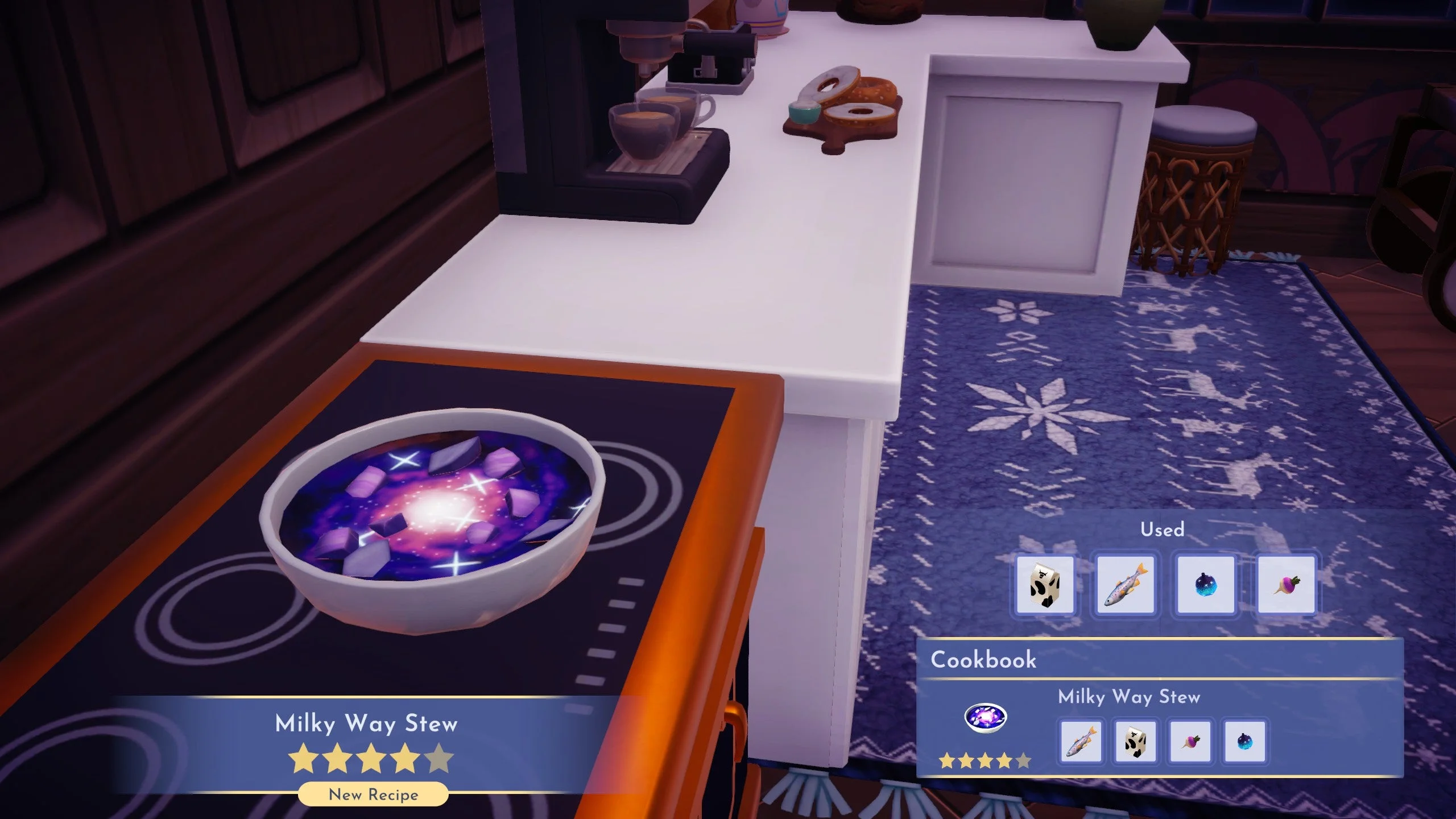
Task: Select the starfruit berry icon in Used row
Action: click(x=1206, y=584)
